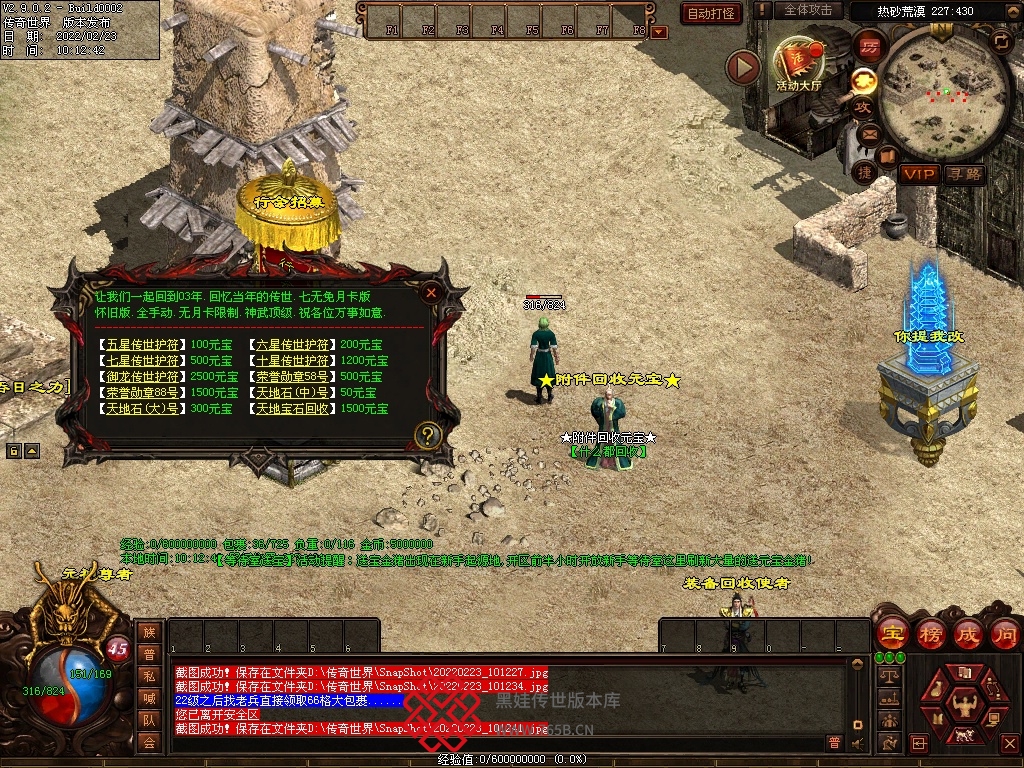The height and width of the screenshot is (768, 1024).
Task: Open the 宝 treasure shop button
Action: click(891, 633)
